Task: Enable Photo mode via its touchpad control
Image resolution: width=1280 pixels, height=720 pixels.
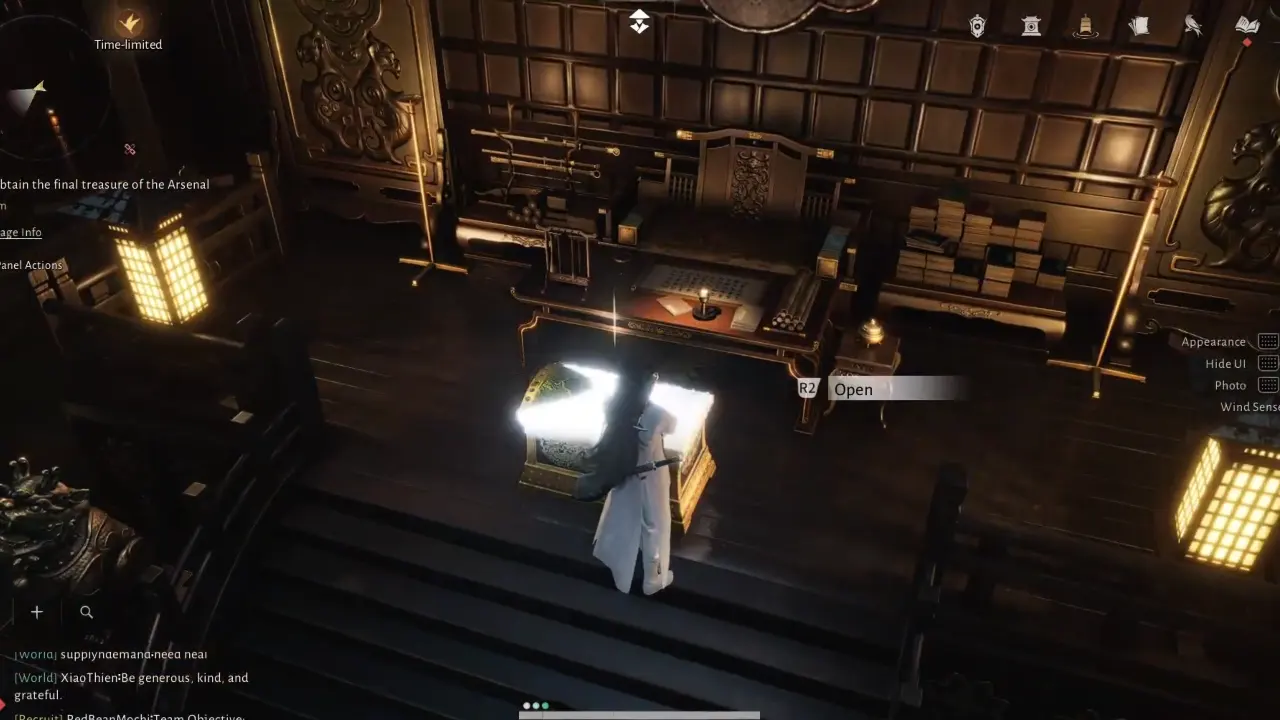Action: (x=1268, y=384)
